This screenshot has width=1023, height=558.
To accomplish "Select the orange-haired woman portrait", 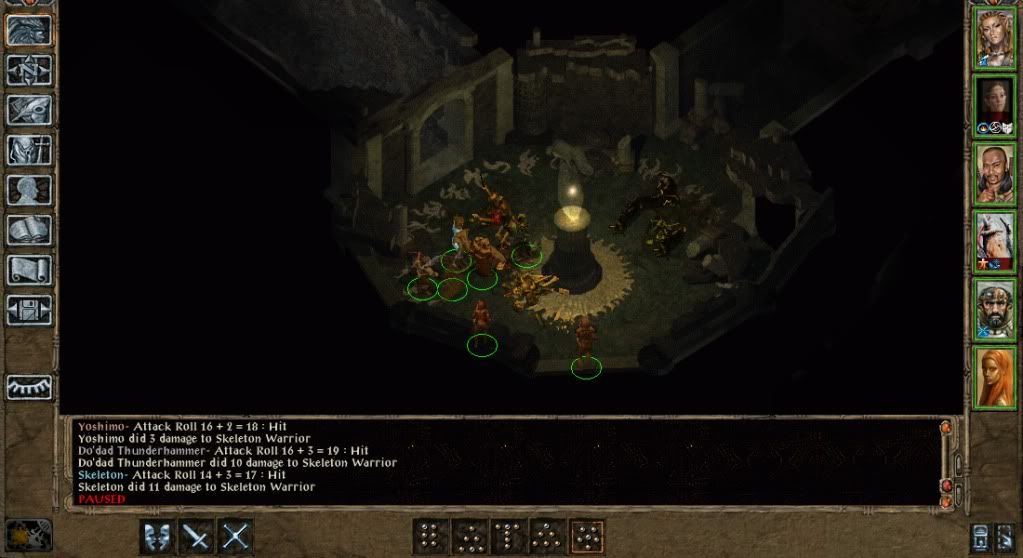I will (994, 377).
